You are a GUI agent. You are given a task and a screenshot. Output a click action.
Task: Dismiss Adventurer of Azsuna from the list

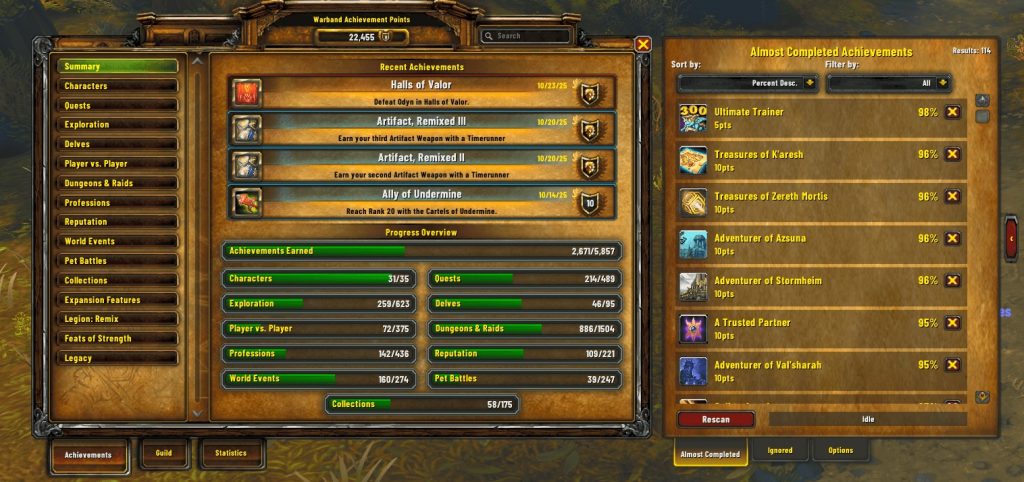(952, 239)
